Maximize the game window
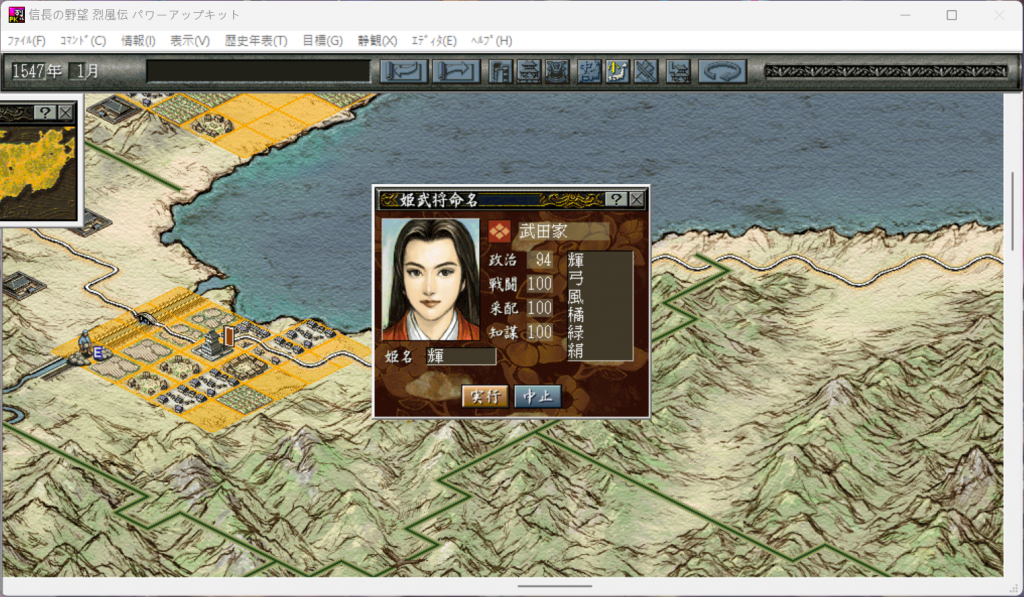 point(951,15)
